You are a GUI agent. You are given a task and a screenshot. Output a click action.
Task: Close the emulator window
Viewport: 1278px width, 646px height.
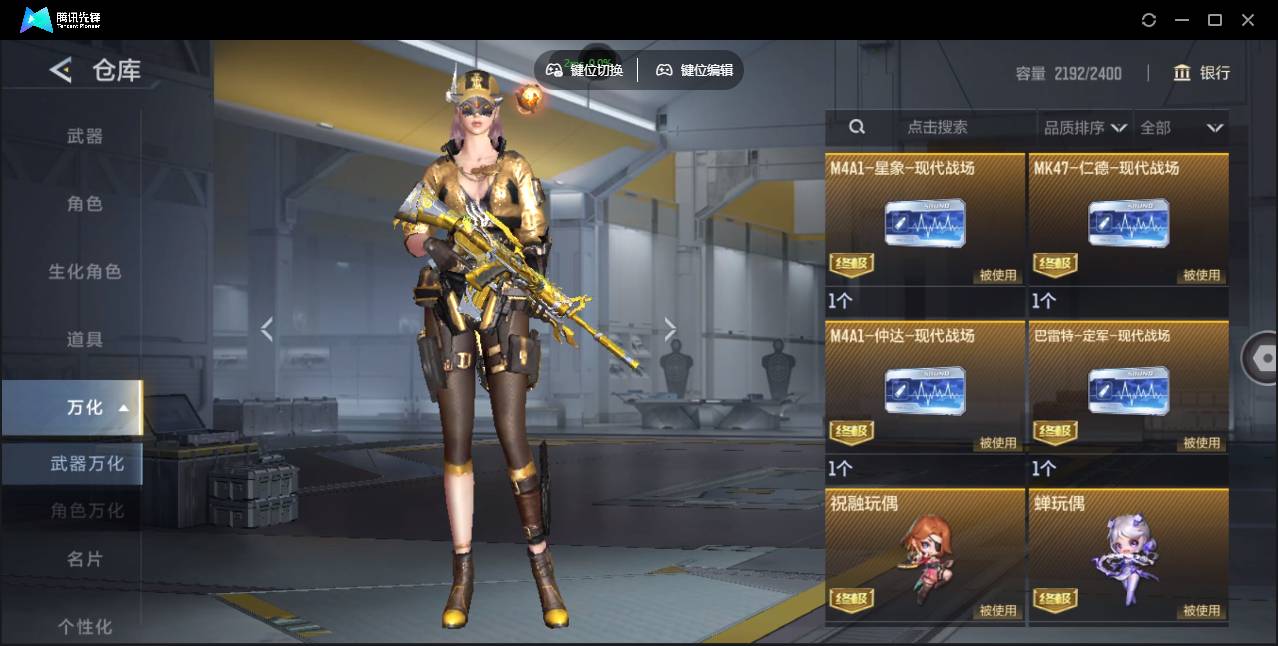(x=1248, y=20)
